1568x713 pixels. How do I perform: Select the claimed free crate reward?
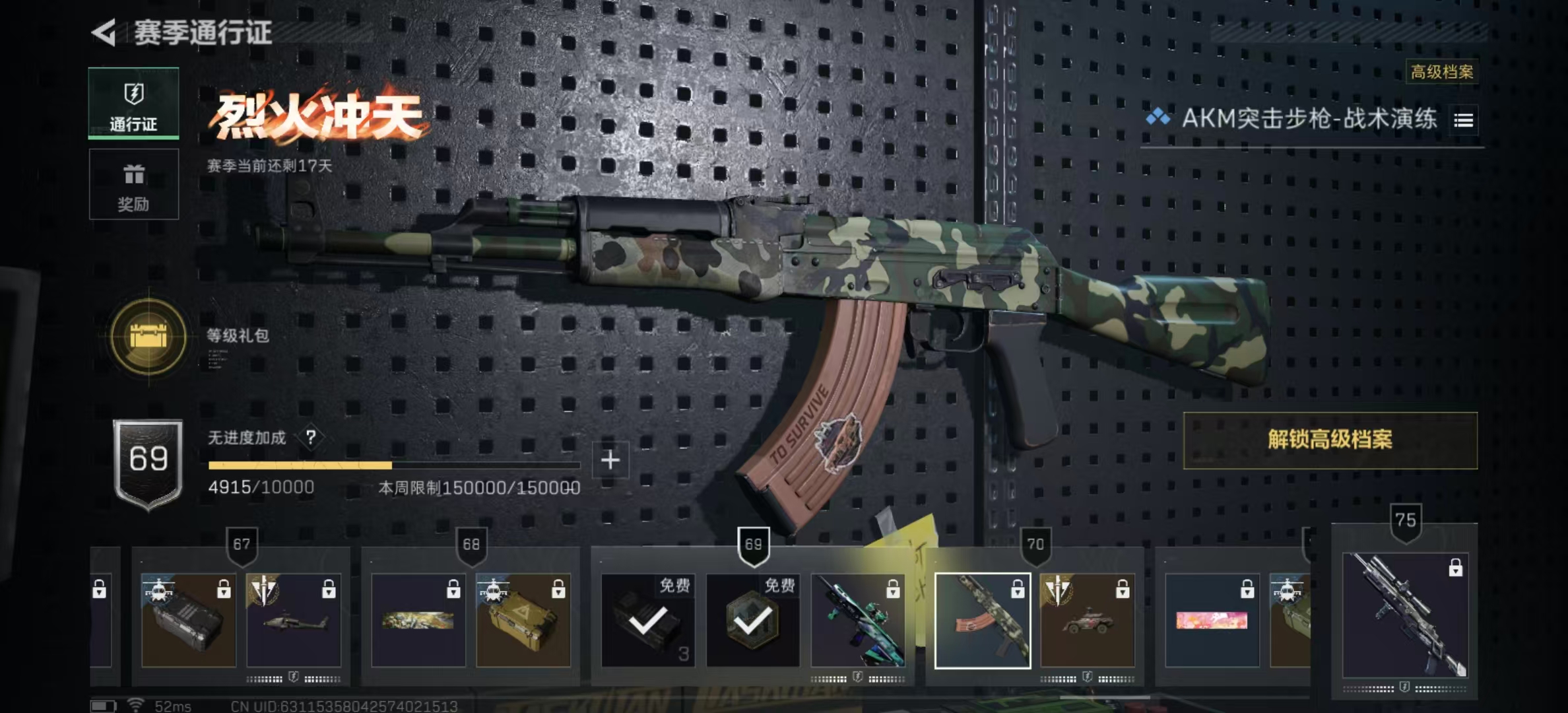coord(648,621)
